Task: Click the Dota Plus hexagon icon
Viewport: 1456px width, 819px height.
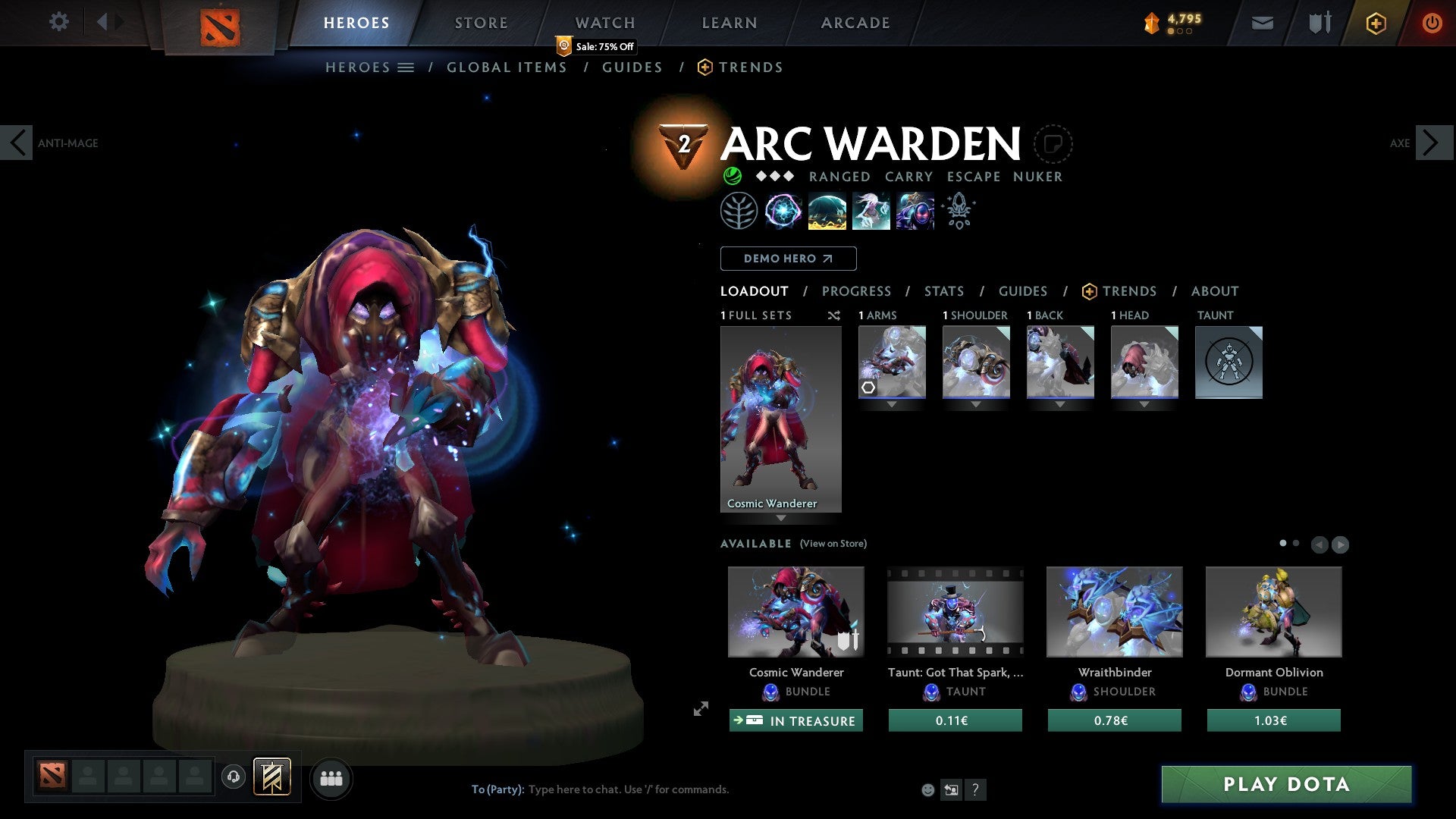Action: (1375, 23)
